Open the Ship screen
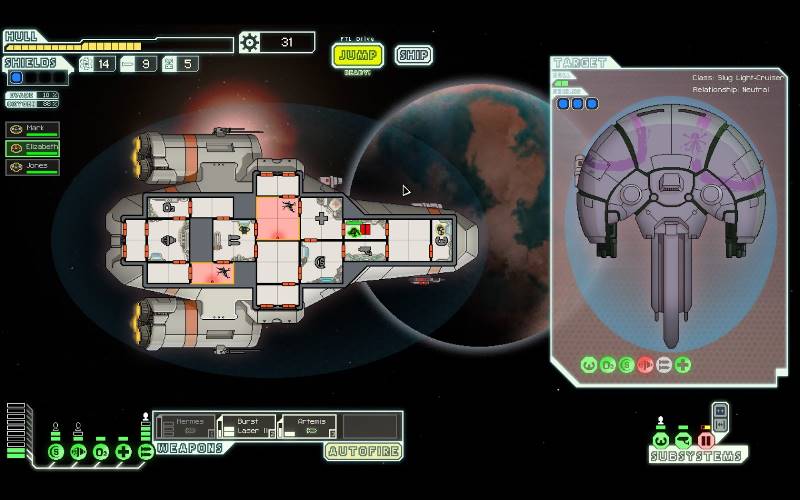The image size is (800, 500). [413, 54]
